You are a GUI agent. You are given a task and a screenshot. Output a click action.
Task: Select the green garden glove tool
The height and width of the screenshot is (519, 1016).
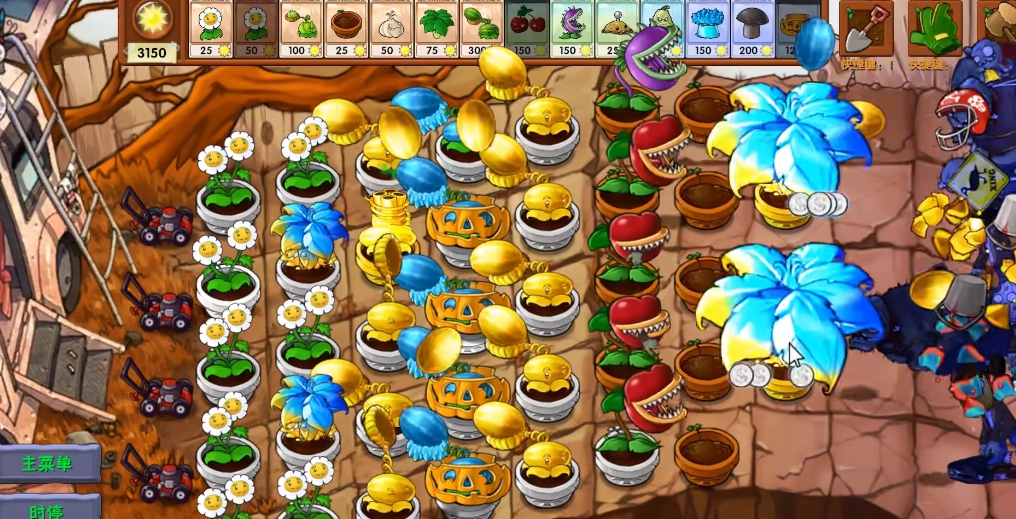coord(934,27)
